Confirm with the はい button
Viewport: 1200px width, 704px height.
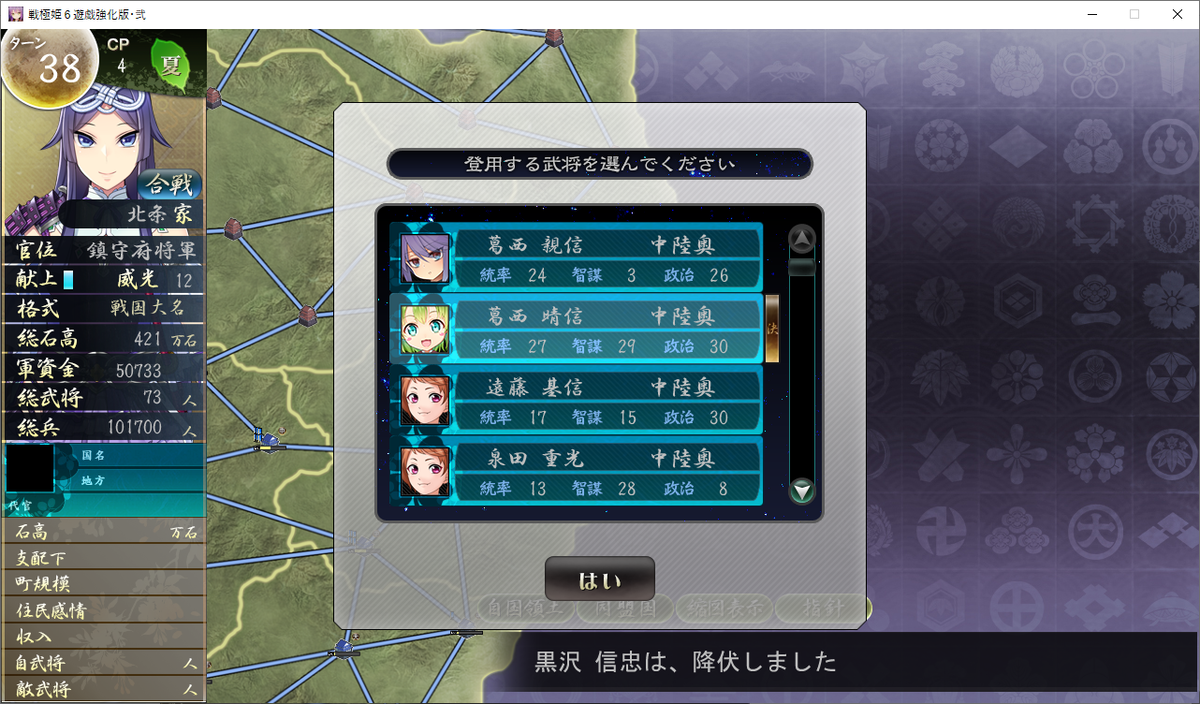pyautogui.click(x=600, y=580)
